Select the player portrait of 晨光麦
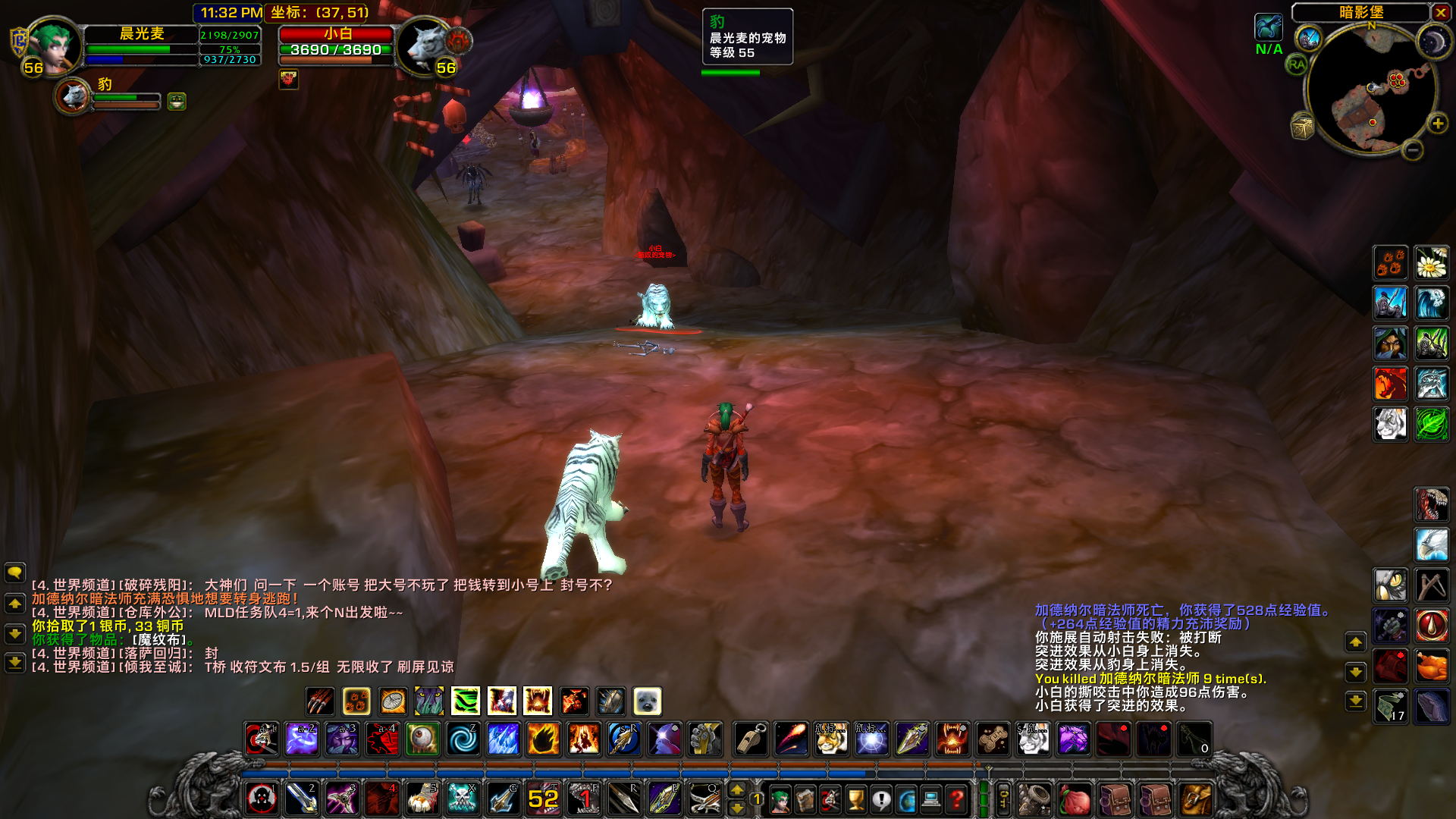Screen dimensions: 1456x819 [53, 45]
